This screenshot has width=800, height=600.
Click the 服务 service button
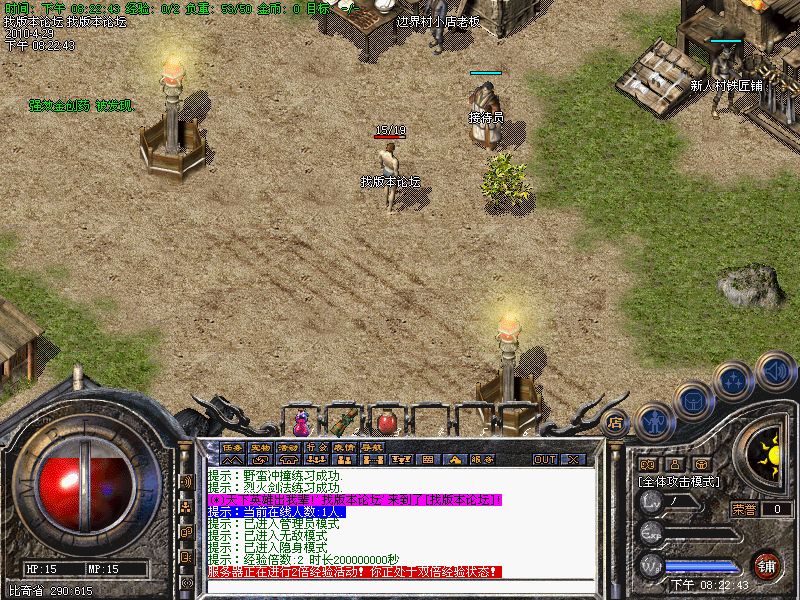point(481,459)
